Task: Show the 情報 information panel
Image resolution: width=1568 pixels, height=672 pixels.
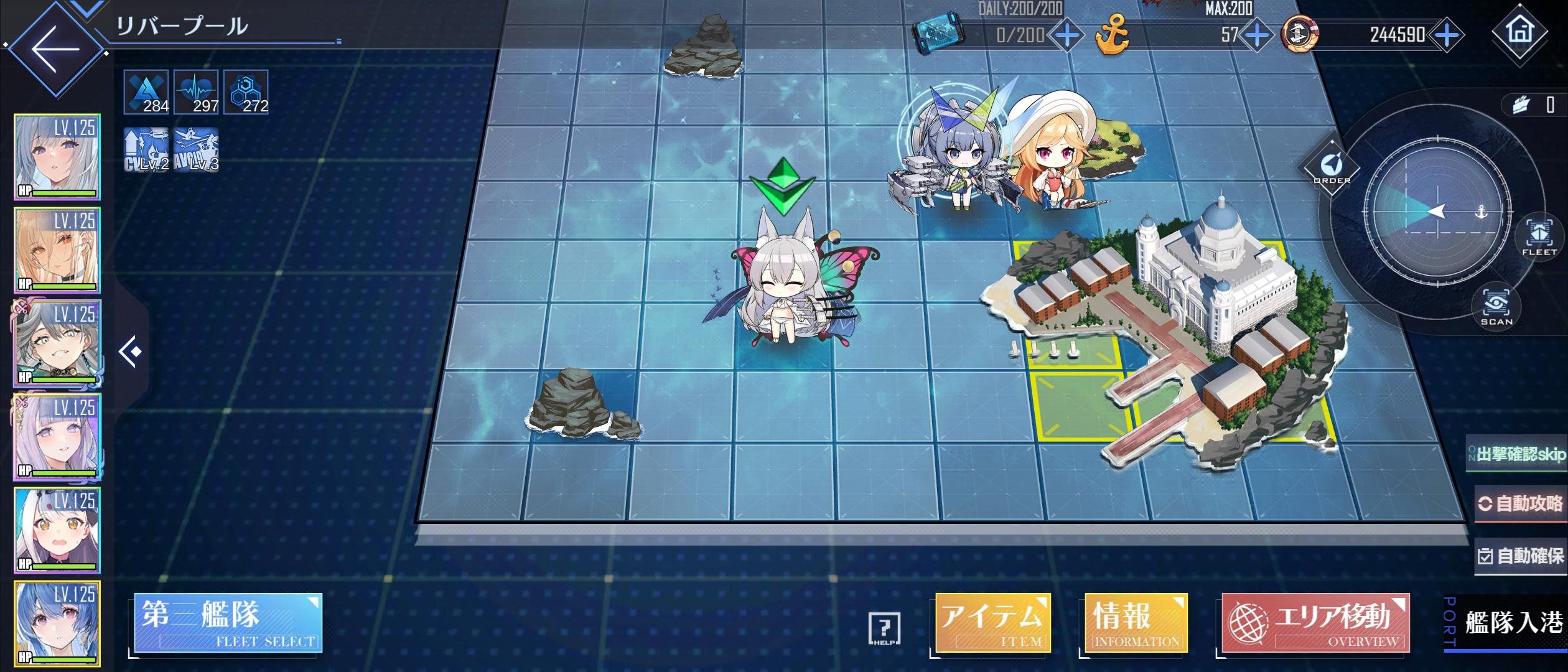Action: (x=1136, y=623)
